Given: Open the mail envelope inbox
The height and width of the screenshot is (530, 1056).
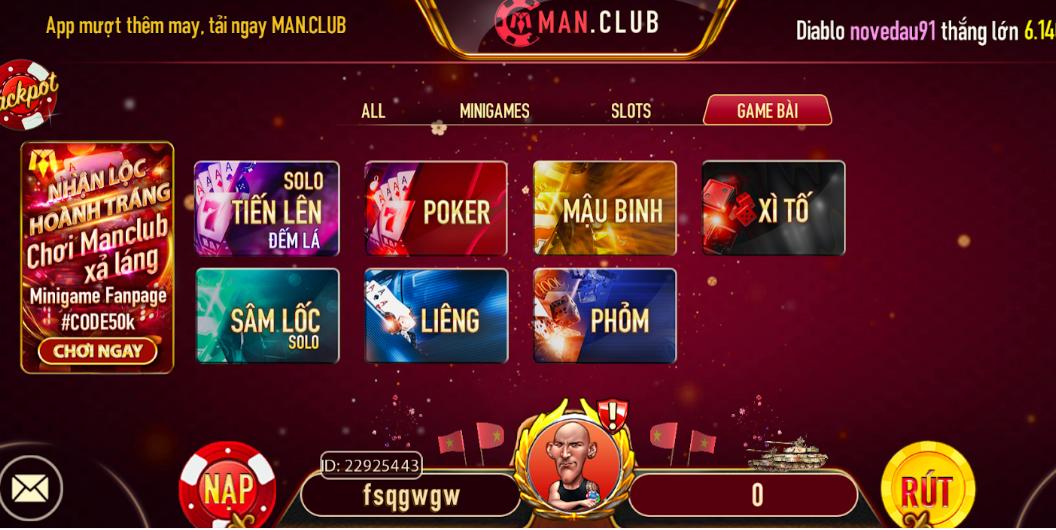Looking at the screenshot, I should pyautogui.click(x=30, y=488).
